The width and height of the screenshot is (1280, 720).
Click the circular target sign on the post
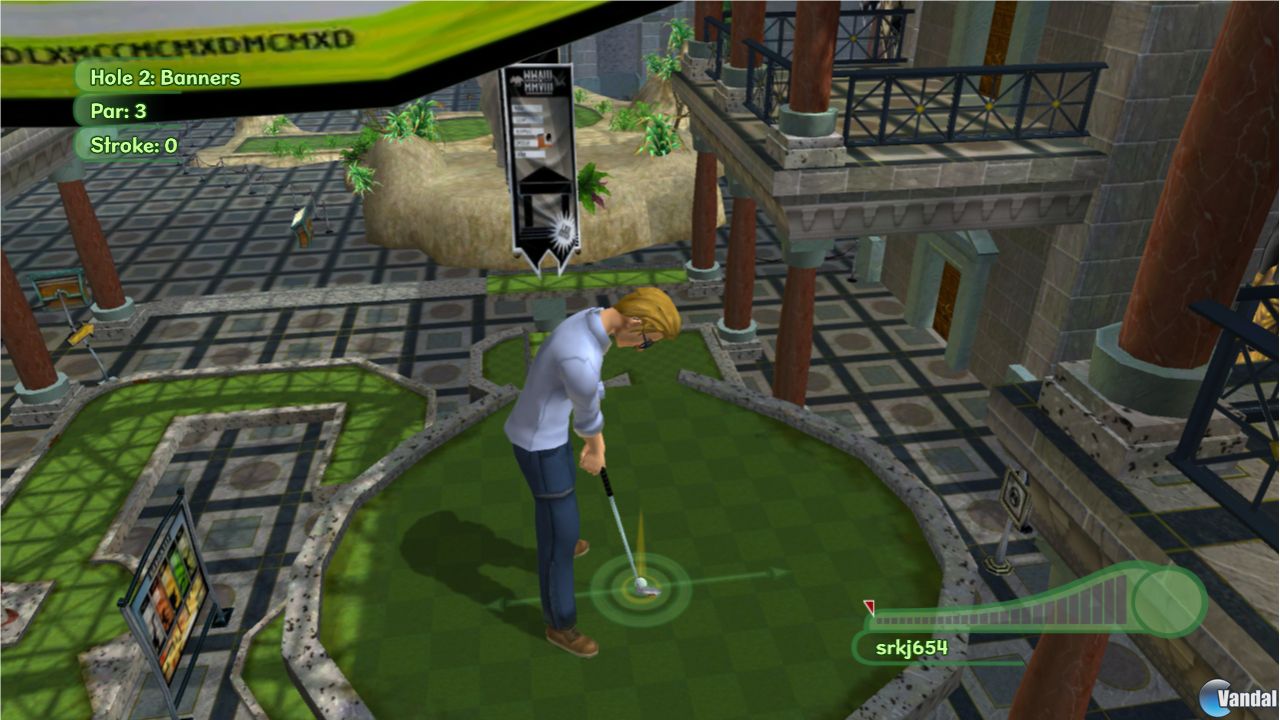pyautogui.click(x=1015, y=494)
